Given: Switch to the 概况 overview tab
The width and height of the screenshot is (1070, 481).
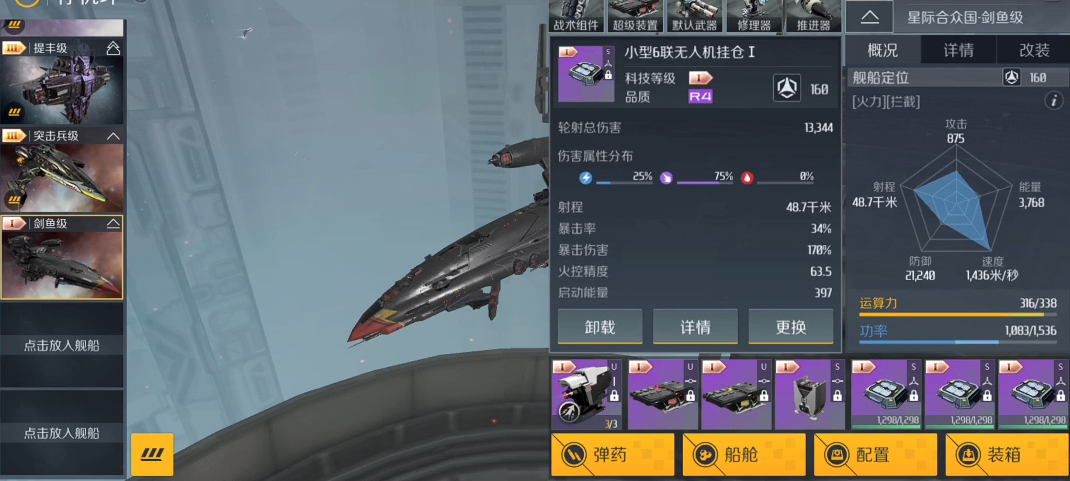Looking at the screenshot, I should (882, 51).
